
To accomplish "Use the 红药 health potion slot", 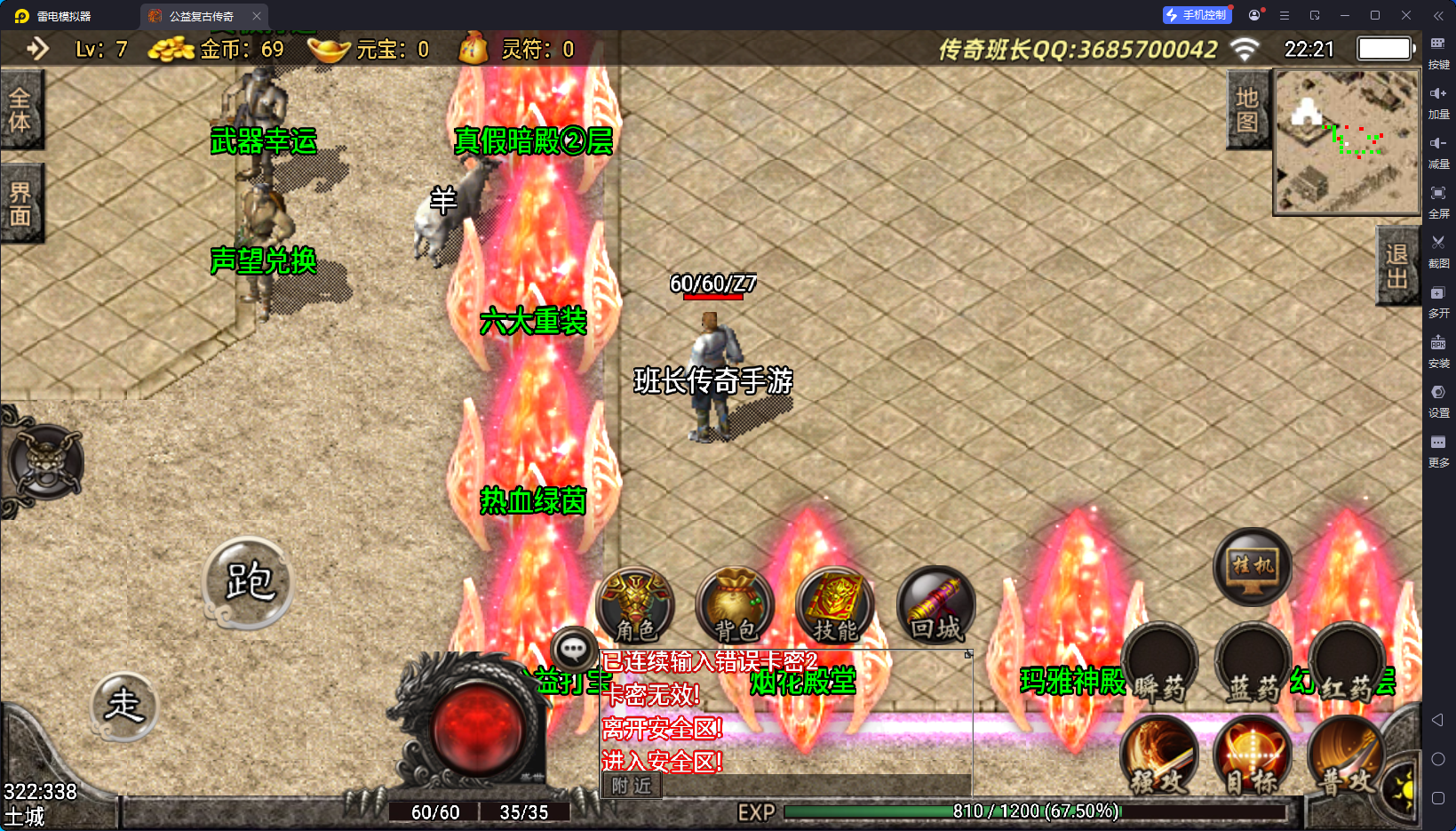I will coord(1347,662).
